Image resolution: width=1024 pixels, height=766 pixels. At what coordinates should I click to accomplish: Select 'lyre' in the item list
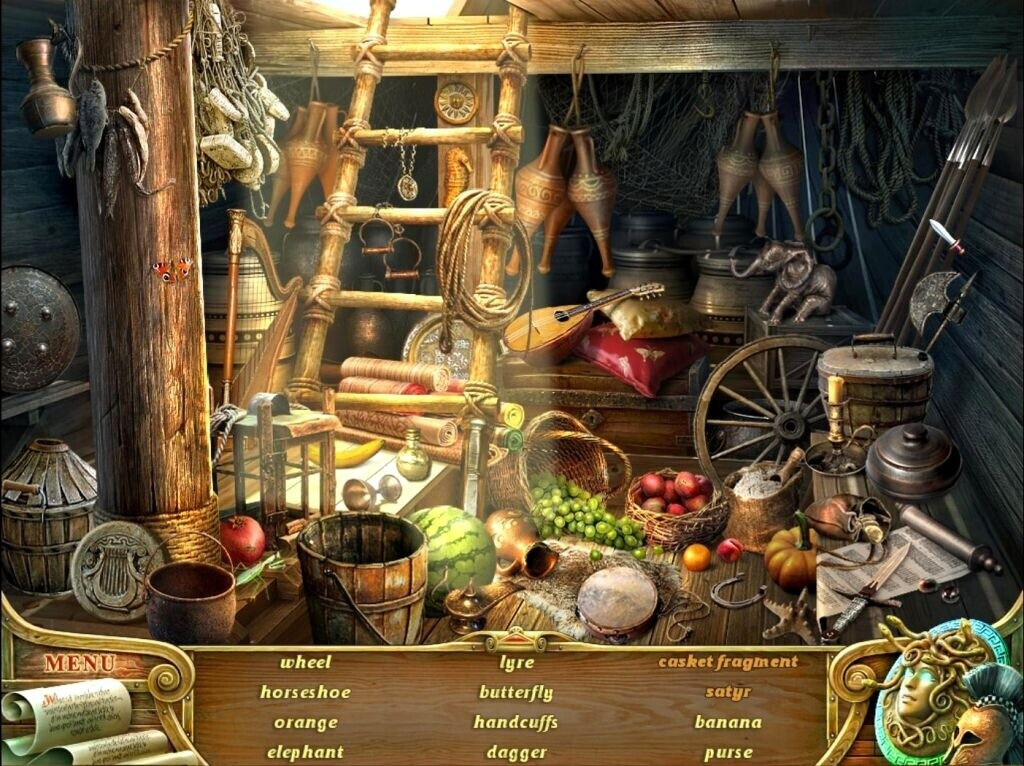pyautogui.click(x=516, y=661)
